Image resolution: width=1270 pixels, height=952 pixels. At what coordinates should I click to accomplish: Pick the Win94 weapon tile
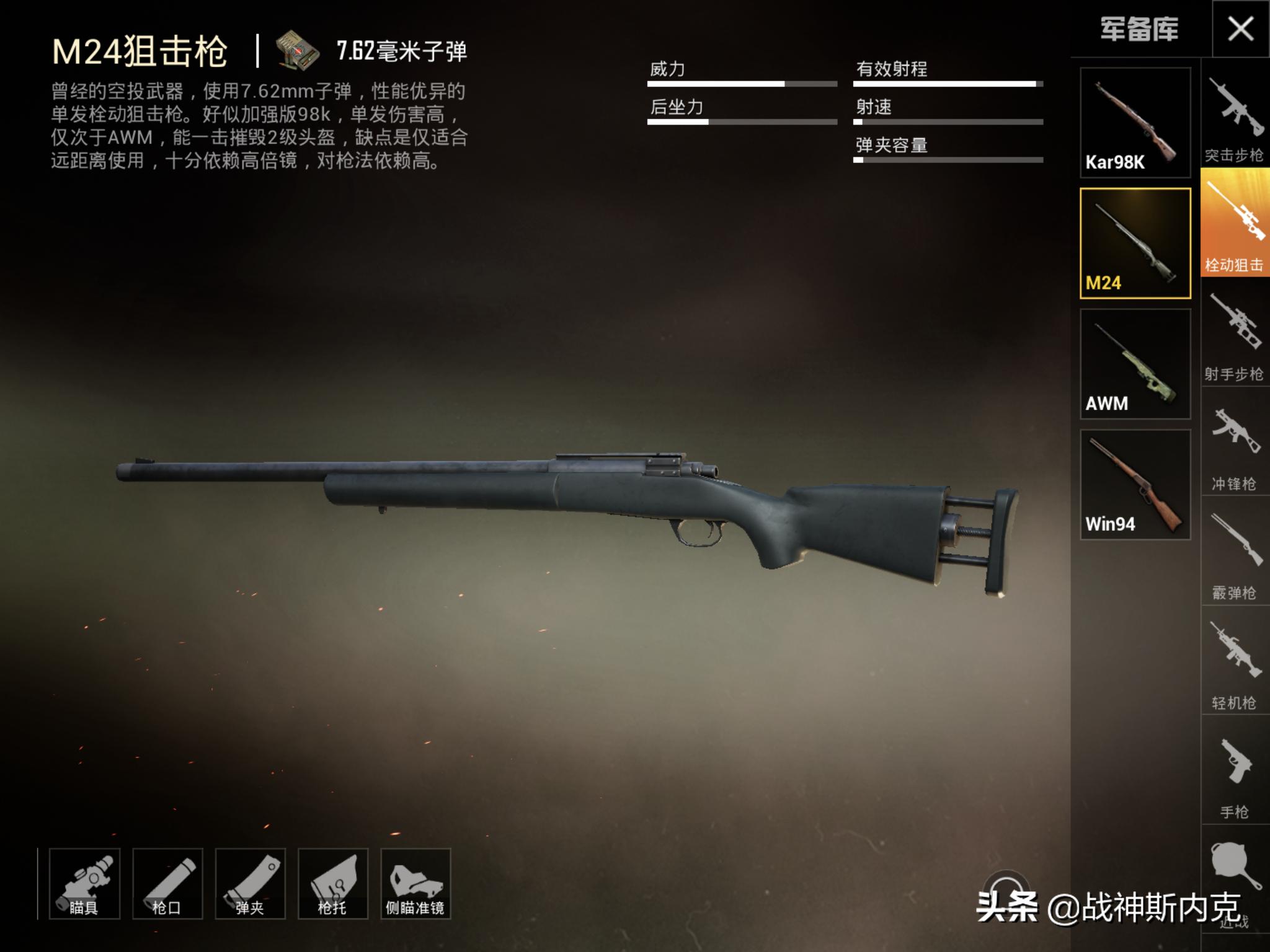coord(1135,485)
